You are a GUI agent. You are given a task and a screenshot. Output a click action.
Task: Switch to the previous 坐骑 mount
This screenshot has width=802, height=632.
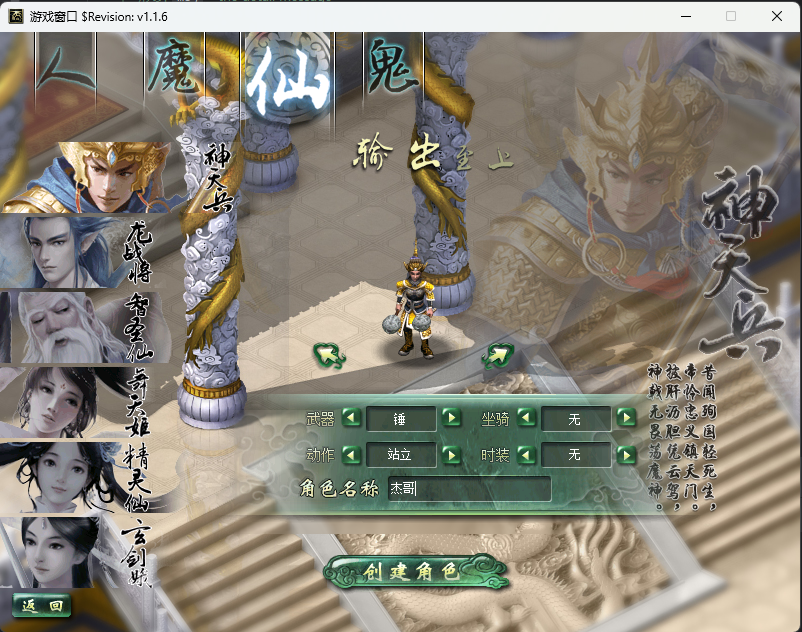[526, 418]
